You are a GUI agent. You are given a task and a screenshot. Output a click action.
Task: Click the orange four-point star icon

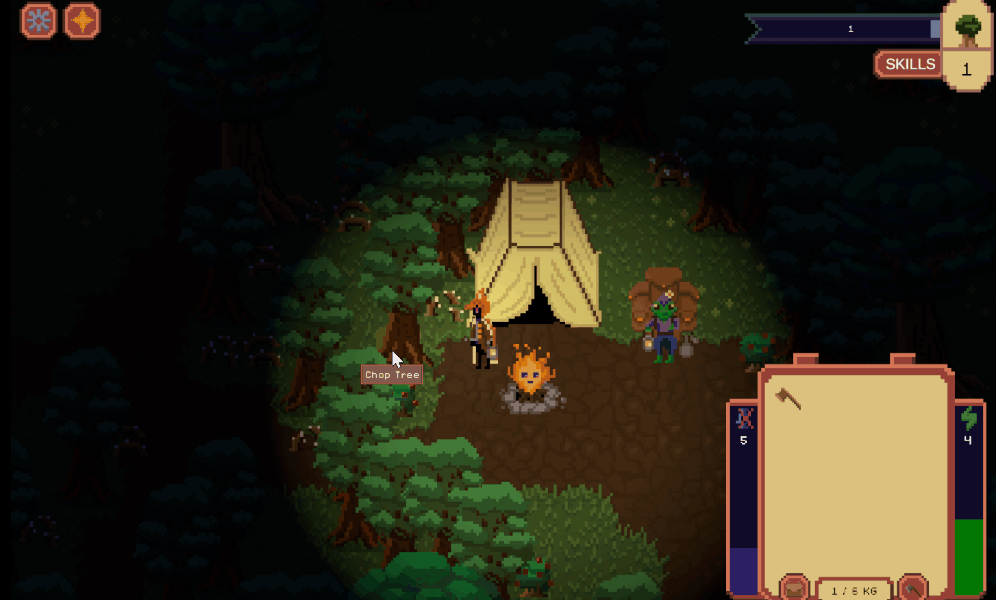pos(82,21)
